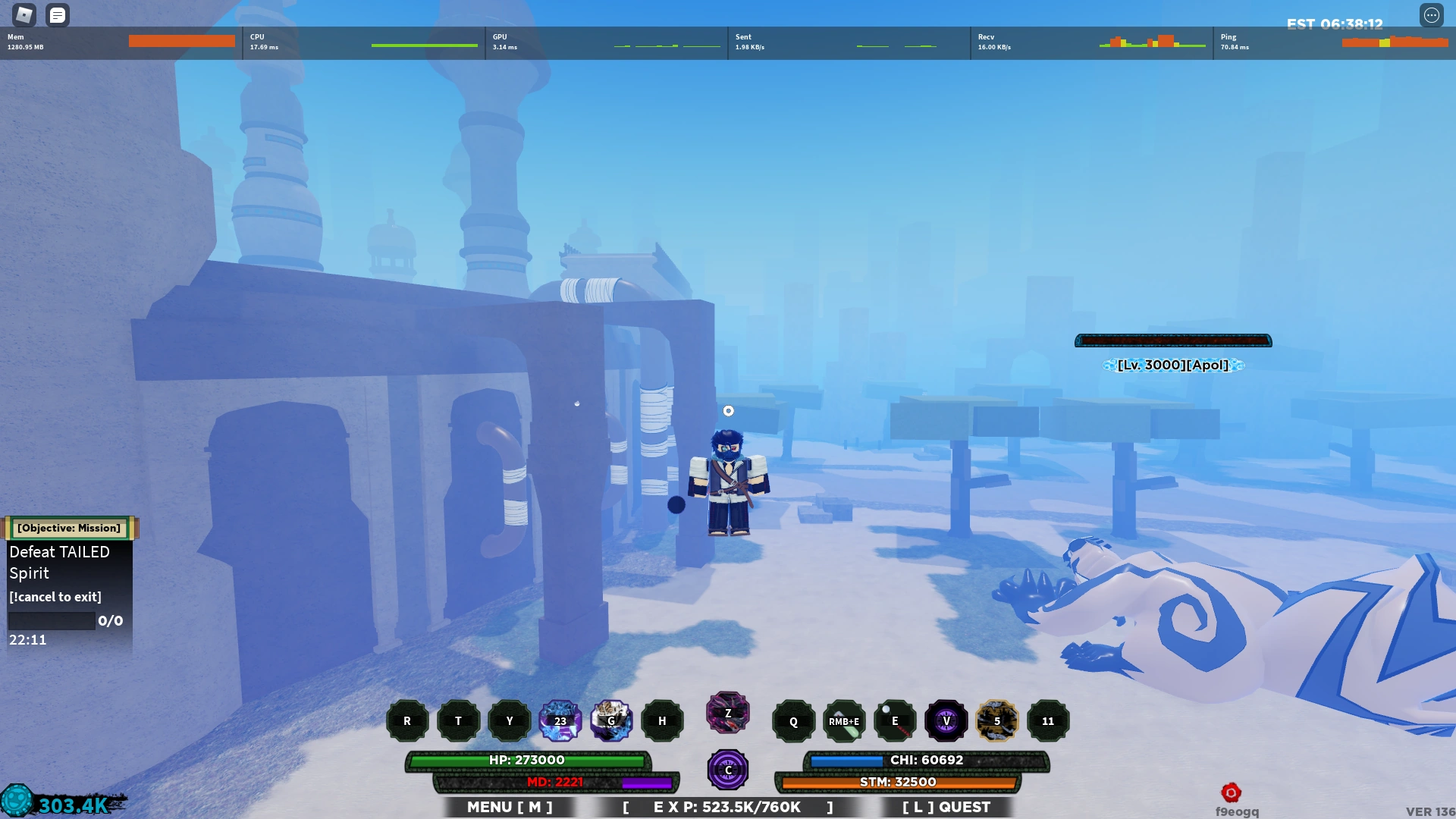Image resolution: width=1456 pixels, height=819 pixels.
Task: Click the mission 0/0 progress bar
Action: click(x=51, y=620)
